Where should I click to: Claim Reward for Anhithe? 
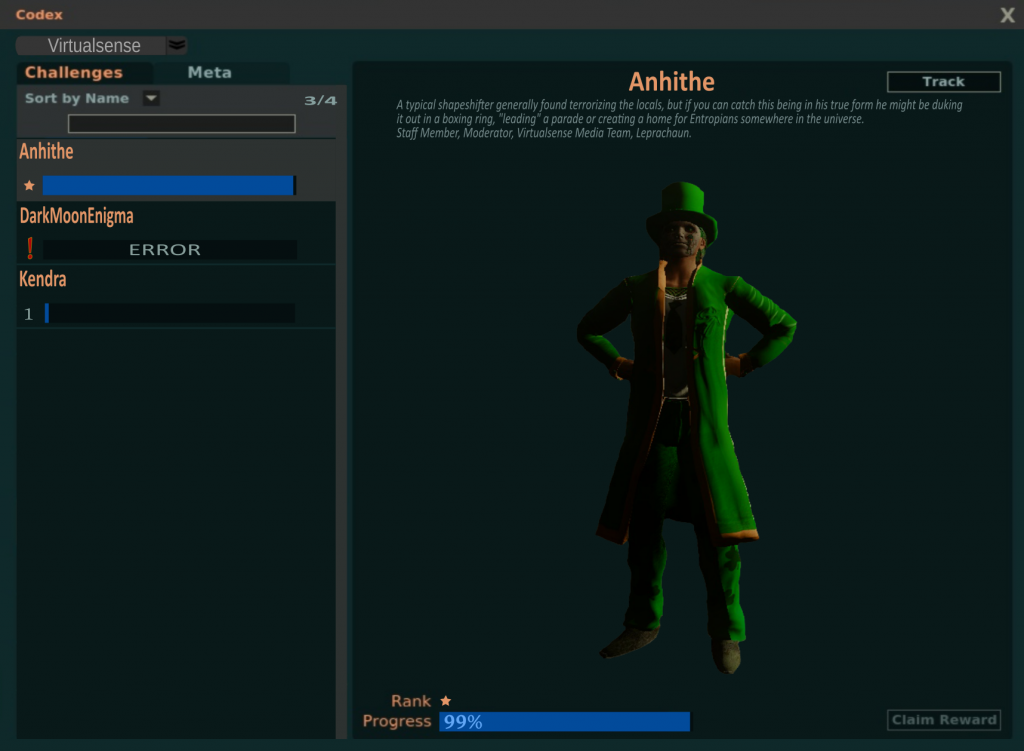[943, 720]
